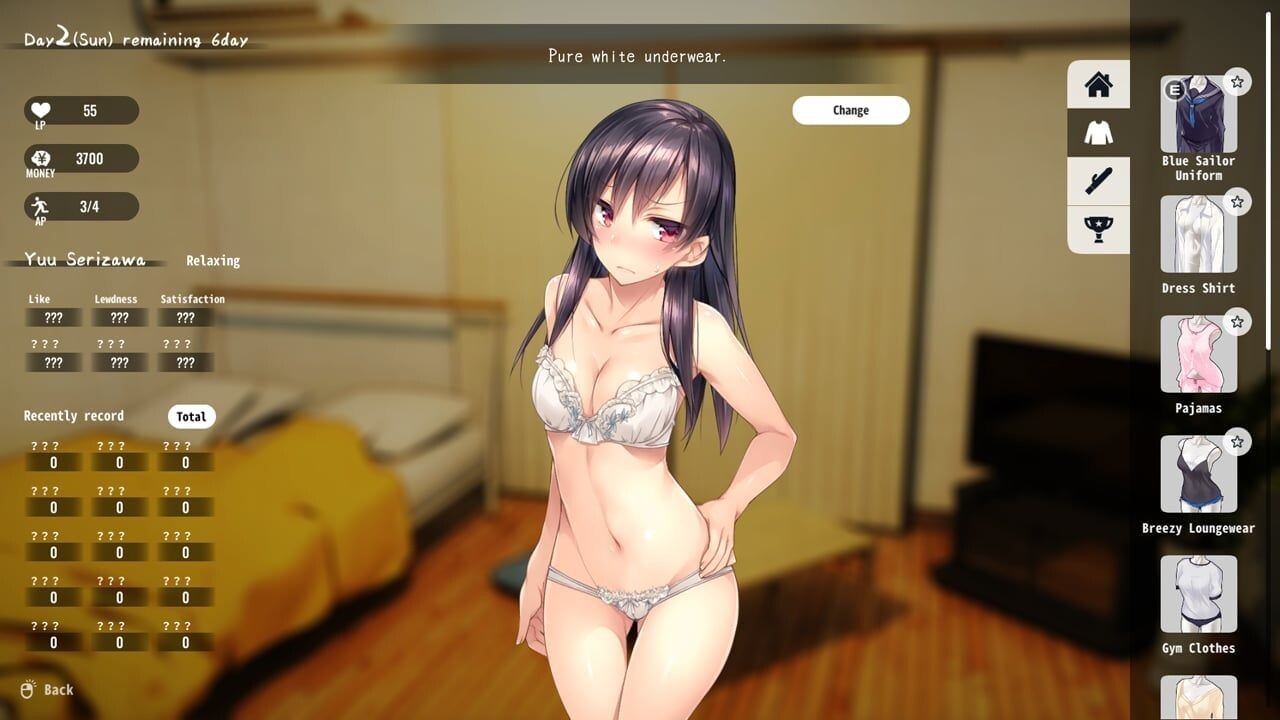This screenshot has width=1280, height=720.
Task: Star the Breezy Loungewear outfit
Action: tap(1237, 442)
